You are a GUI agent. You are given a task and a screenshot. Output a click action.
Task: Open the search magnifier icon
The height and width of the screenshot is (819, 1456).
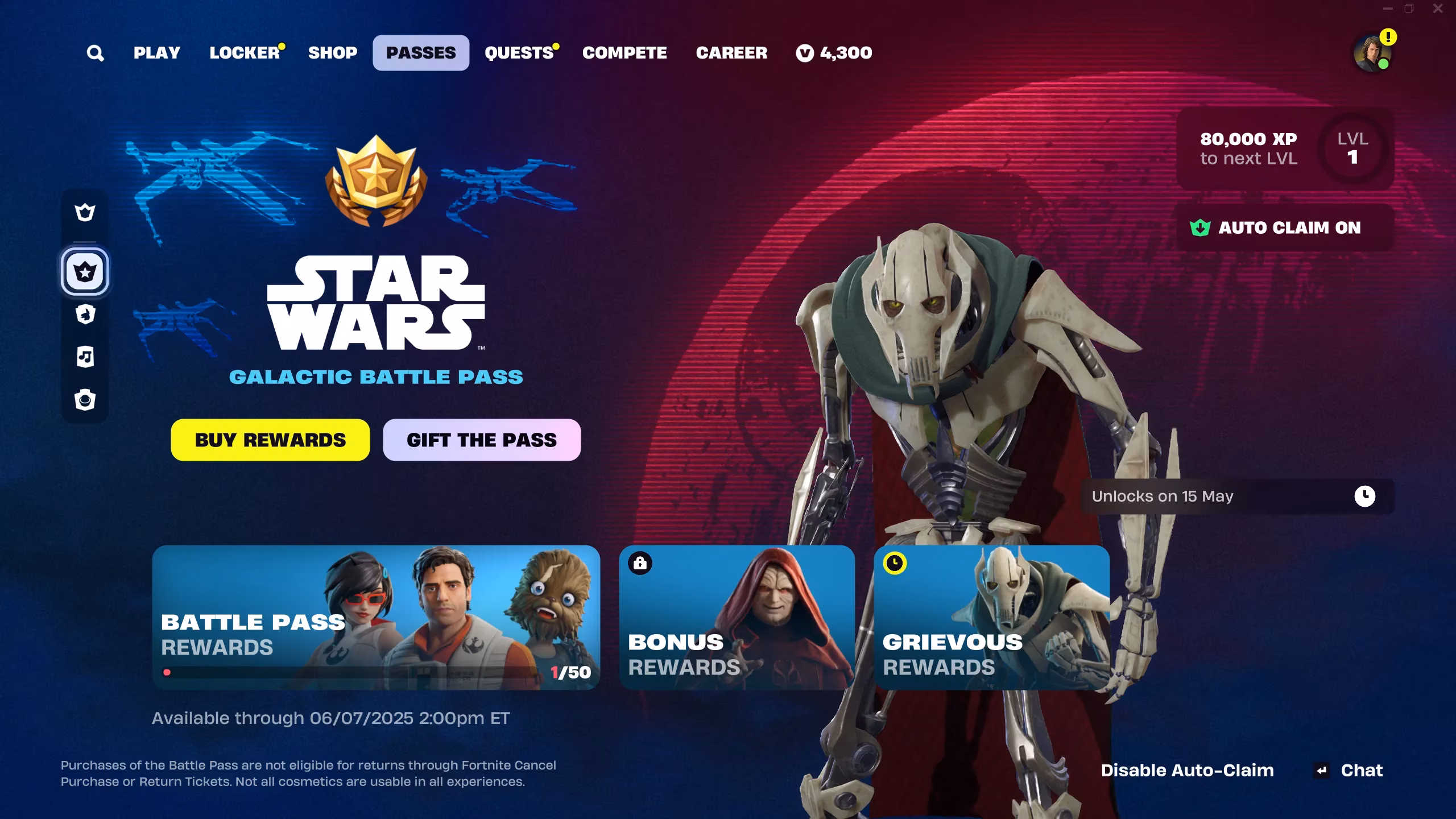click(96, 52)
